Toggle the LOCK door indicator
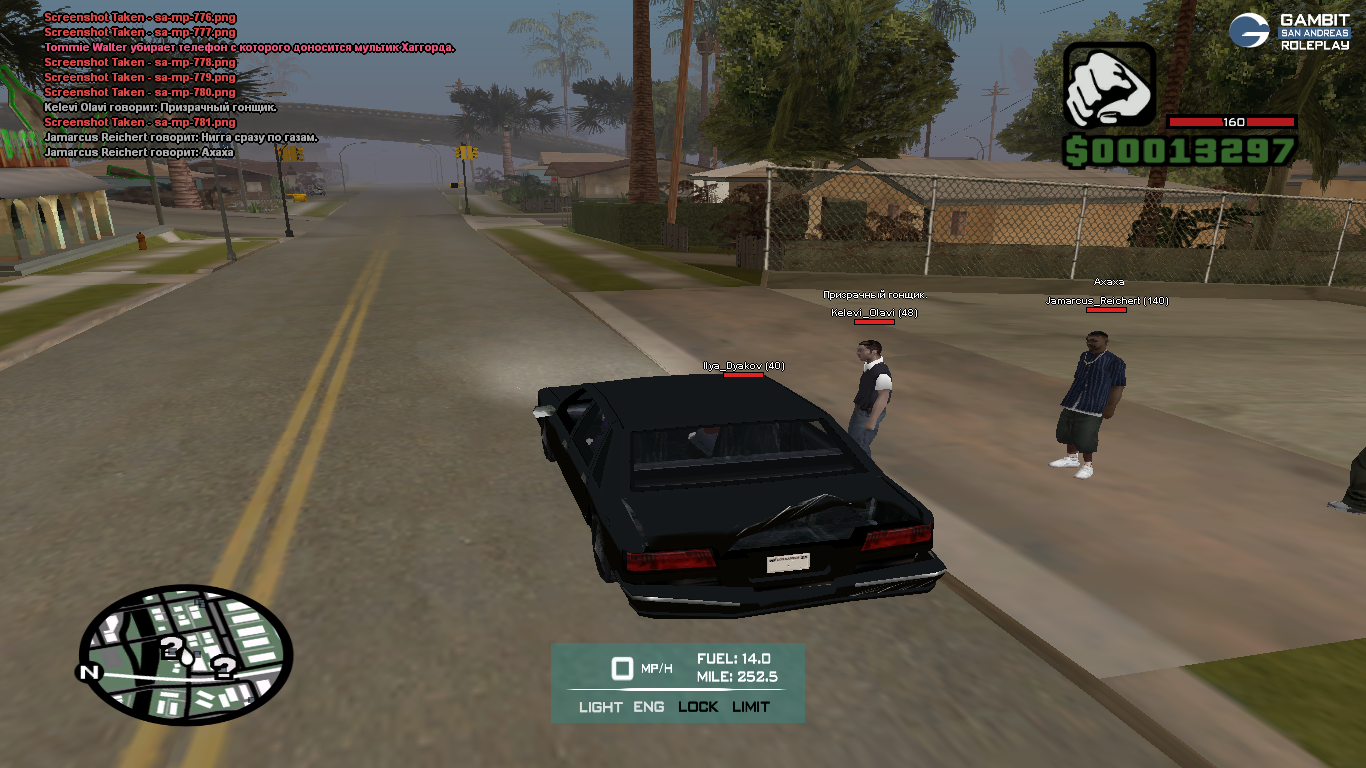This screenshot has width=1366, height=768. coord(698,707)
